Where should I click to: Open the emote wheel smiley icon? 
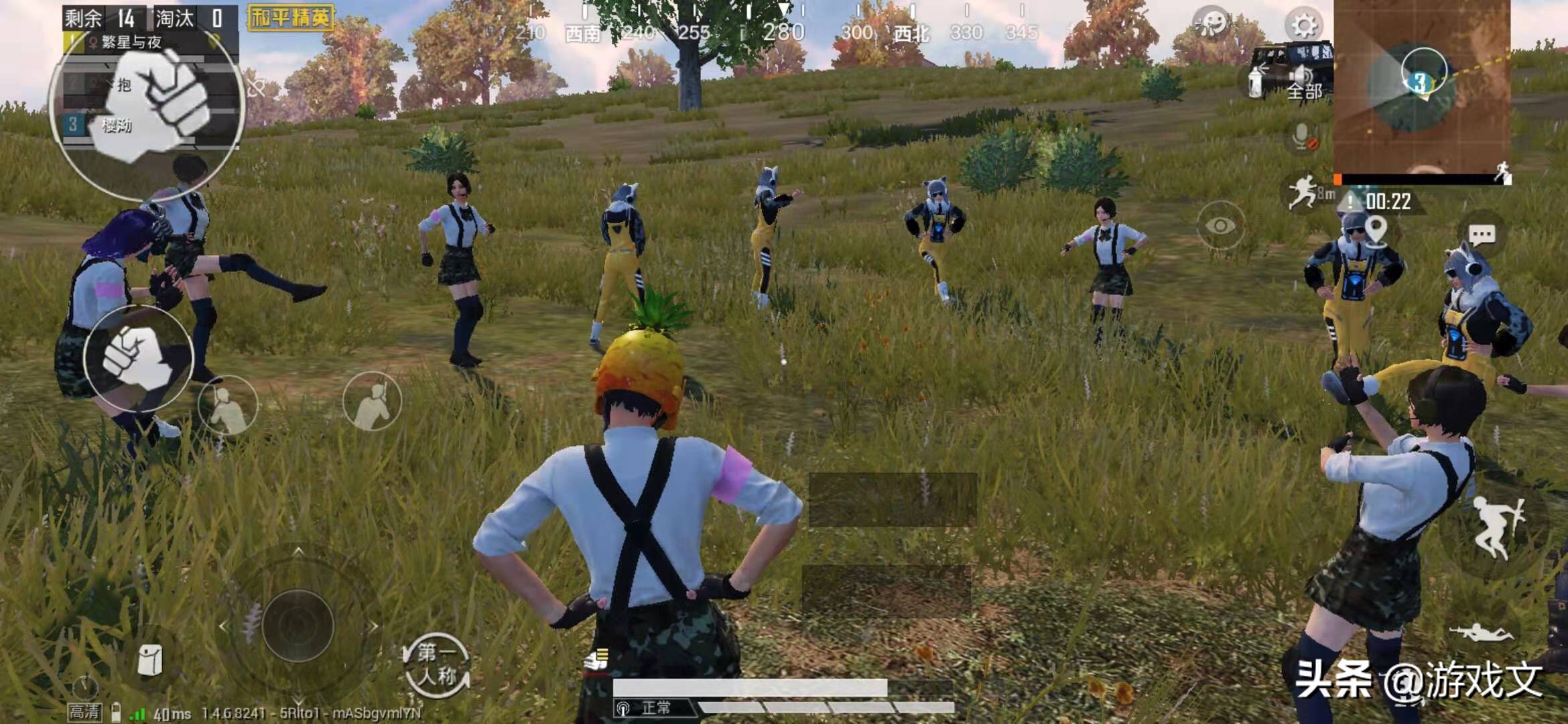1214,23
